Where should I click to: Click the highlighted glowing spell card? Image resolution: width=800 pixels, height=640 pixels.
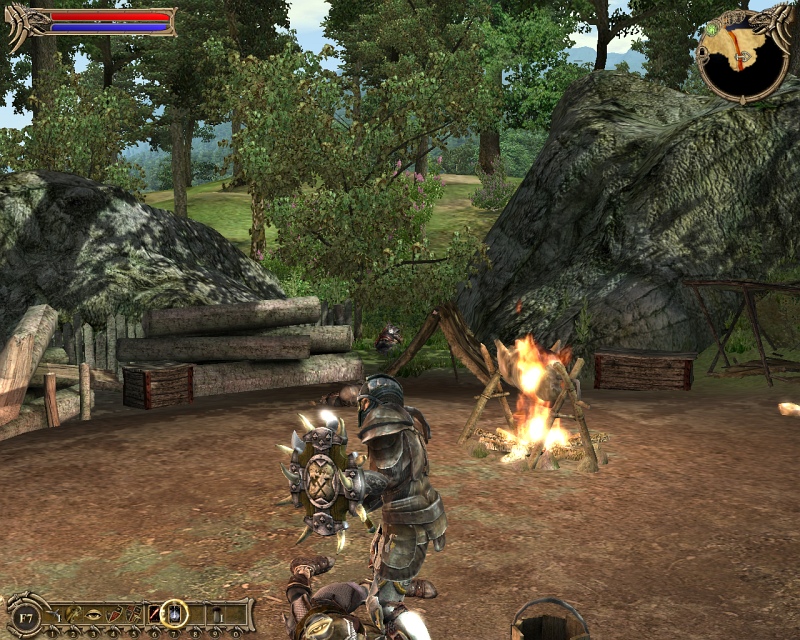point(175,613)
